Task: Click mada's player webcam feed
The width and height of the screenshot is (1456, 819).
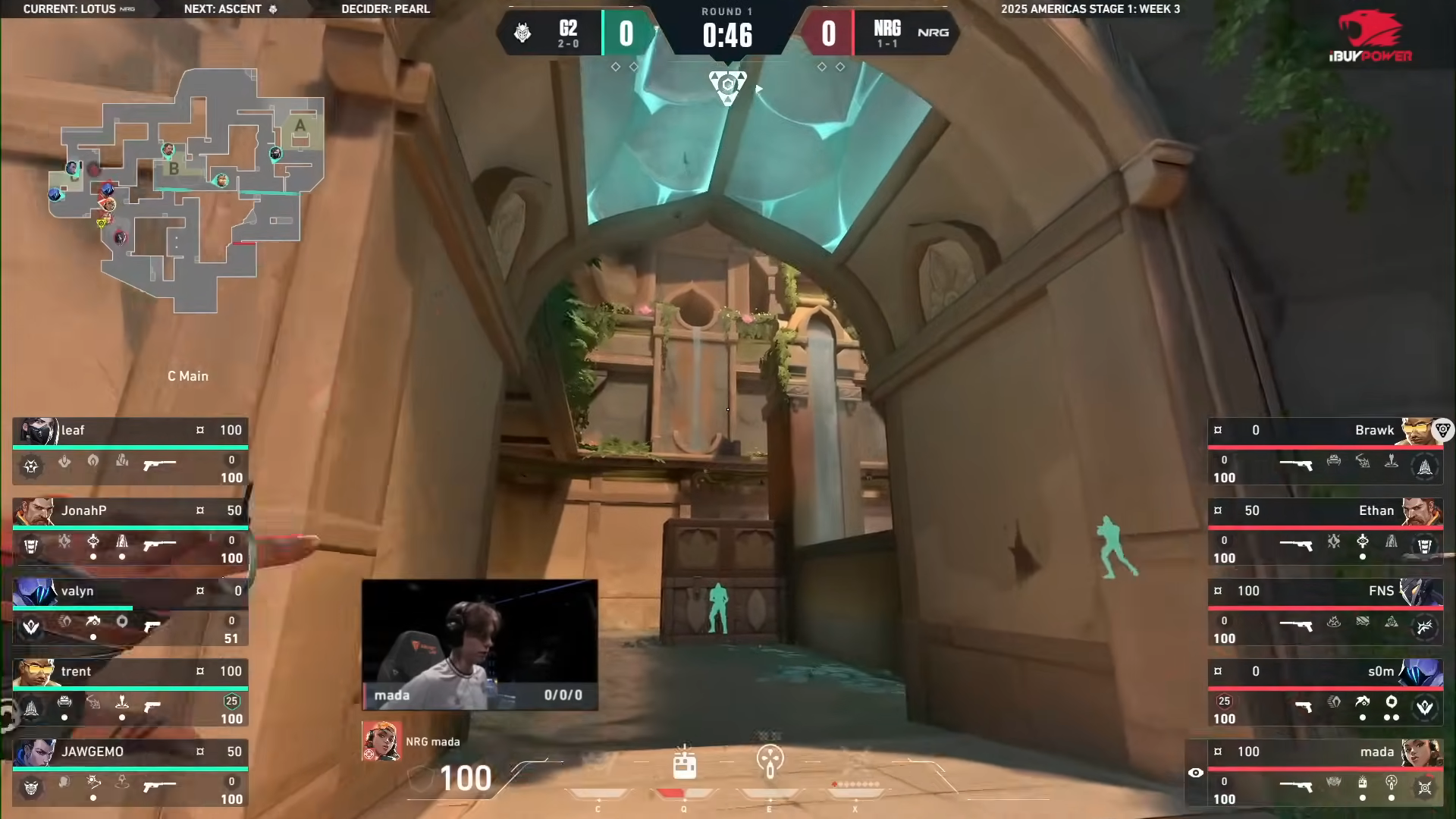Action: coord(479,645)
